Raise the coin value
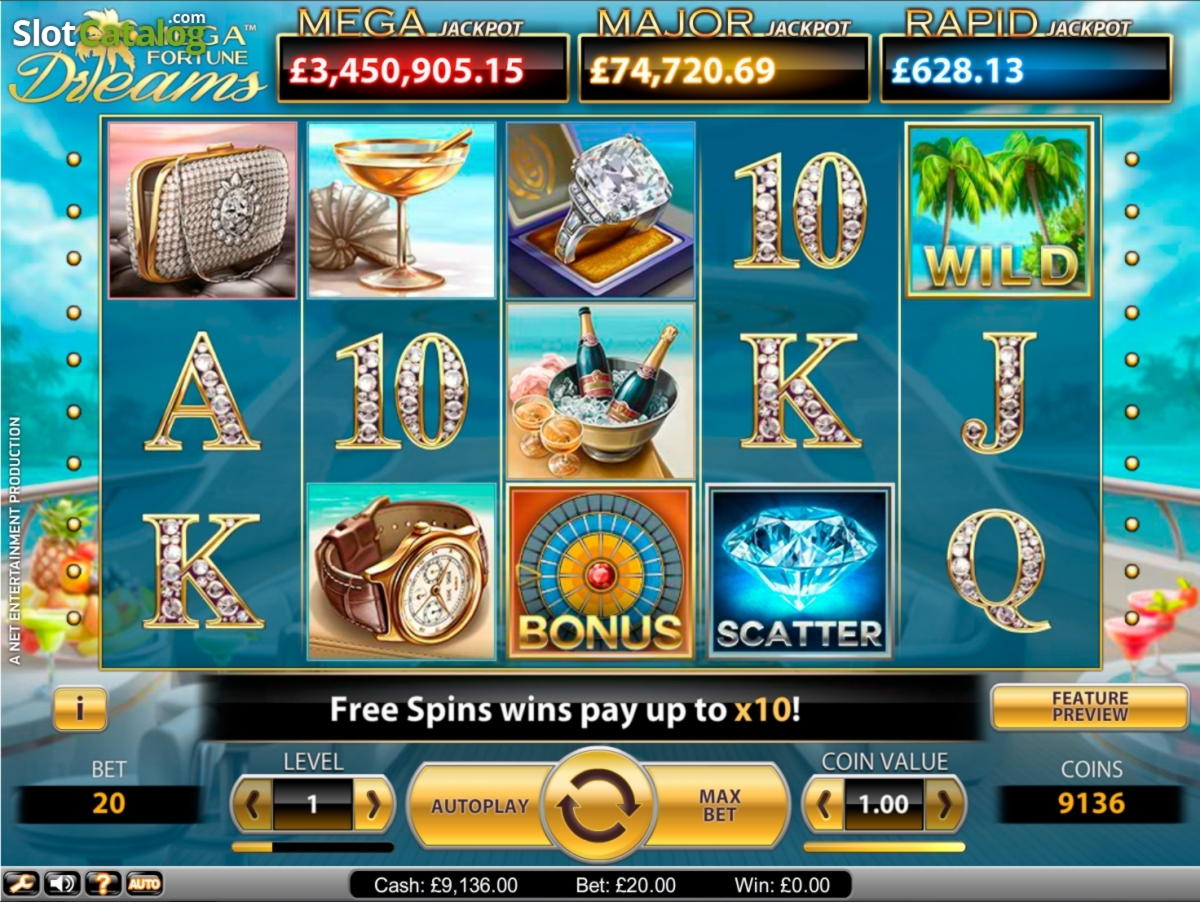 944,805
